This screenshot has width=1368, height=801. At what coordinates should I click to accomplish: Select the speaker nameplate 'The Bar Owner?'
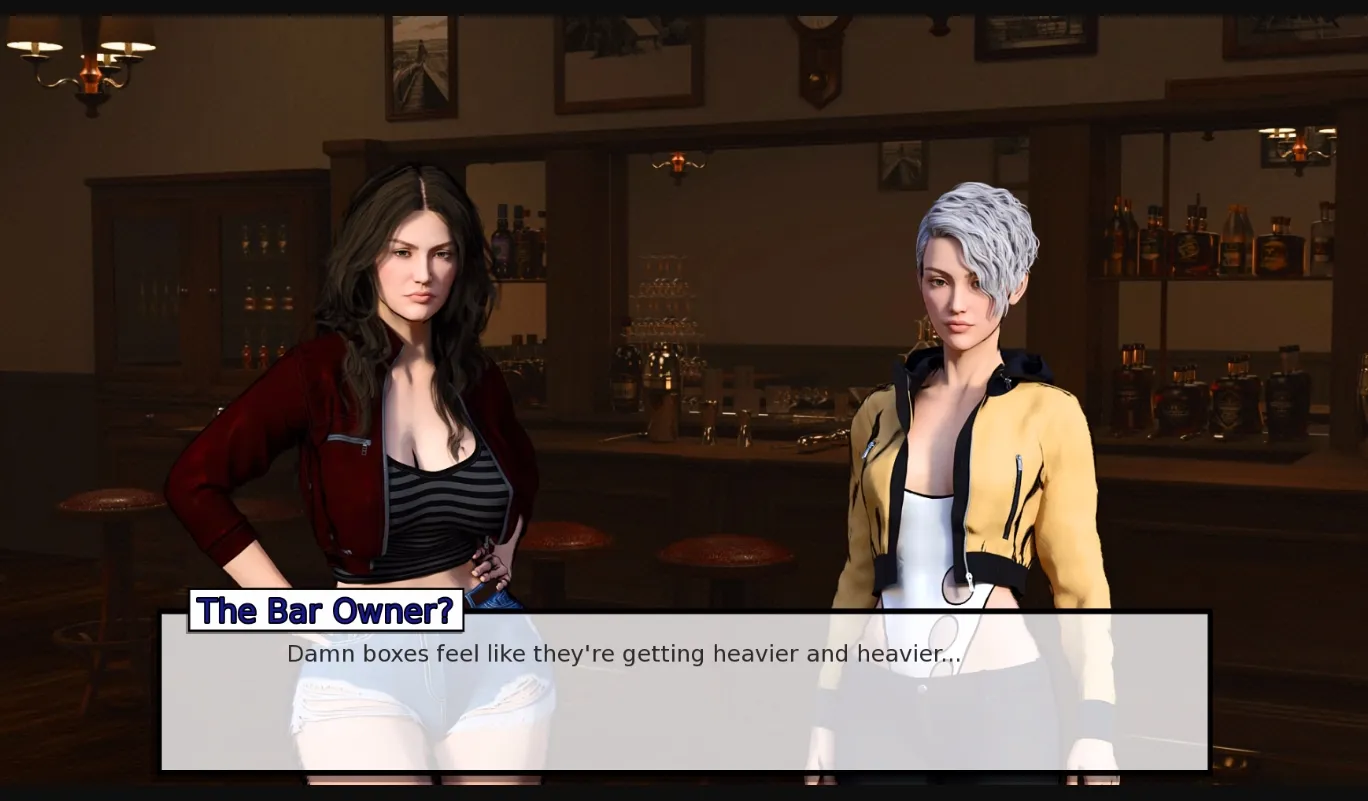325,611
